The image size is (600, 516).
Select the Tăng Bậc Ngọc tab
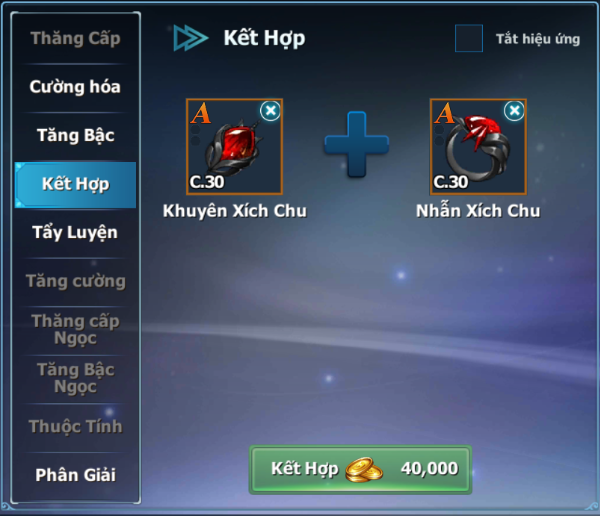click(x=75, y=378)
